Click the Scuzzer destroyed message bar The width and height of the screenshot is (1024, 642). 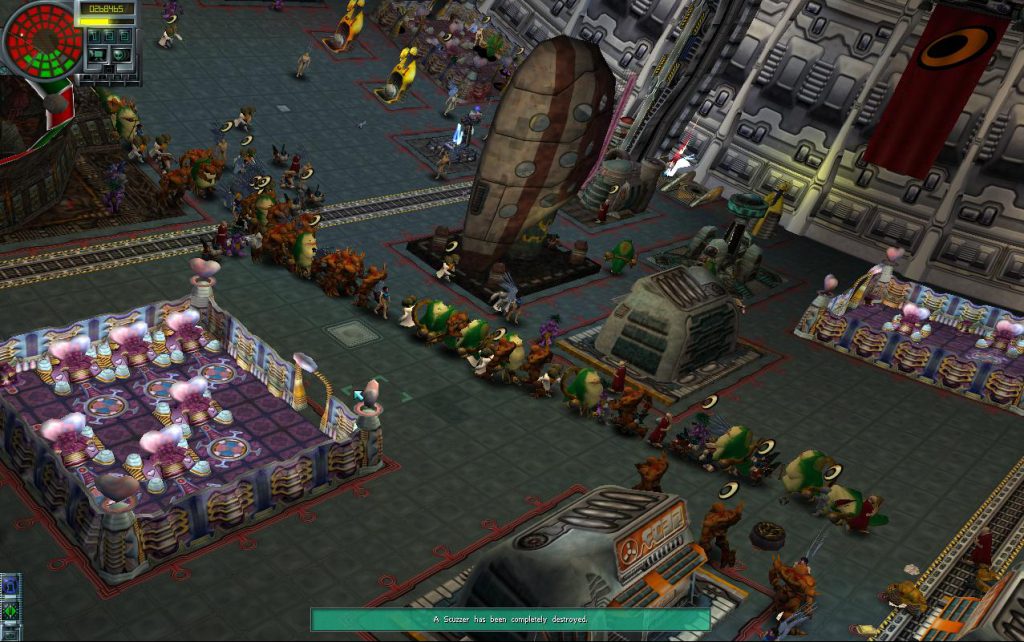510,620
